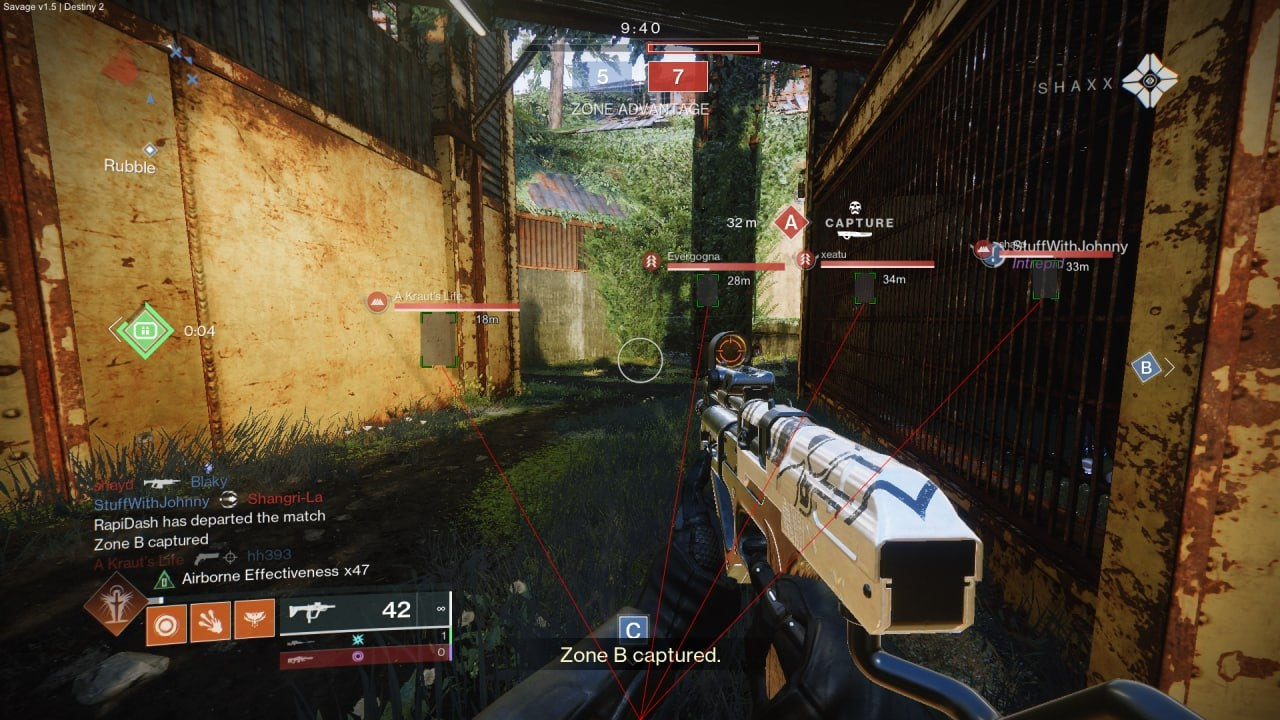The image size is (1280, 720).
Task: Click the Rubble location label
Action: point(128,167)
